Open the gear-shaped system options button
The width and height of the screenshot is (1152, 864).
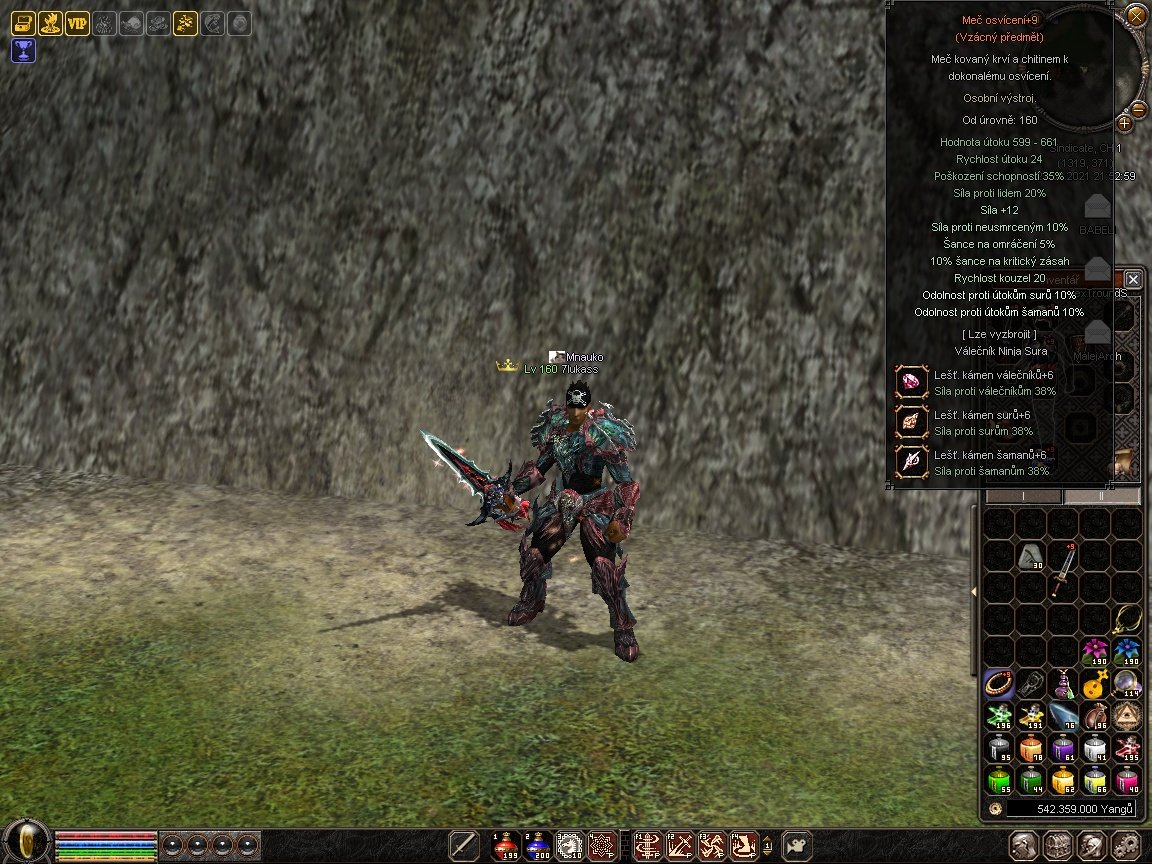[1125, 846]
